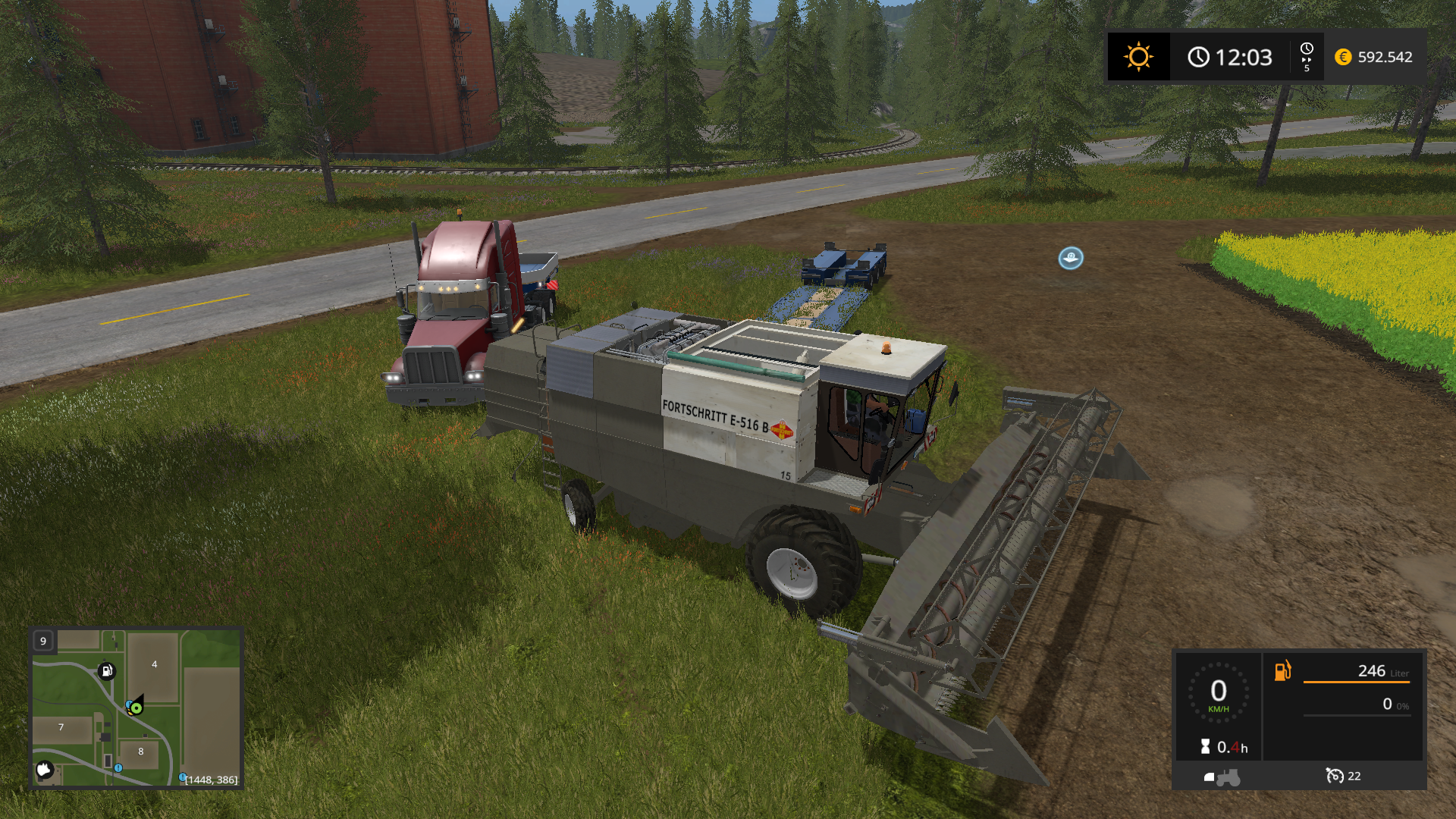The image size is (1456, 819).
Task: Click the orange fuel pump icon
Action: coord(1282,671)
